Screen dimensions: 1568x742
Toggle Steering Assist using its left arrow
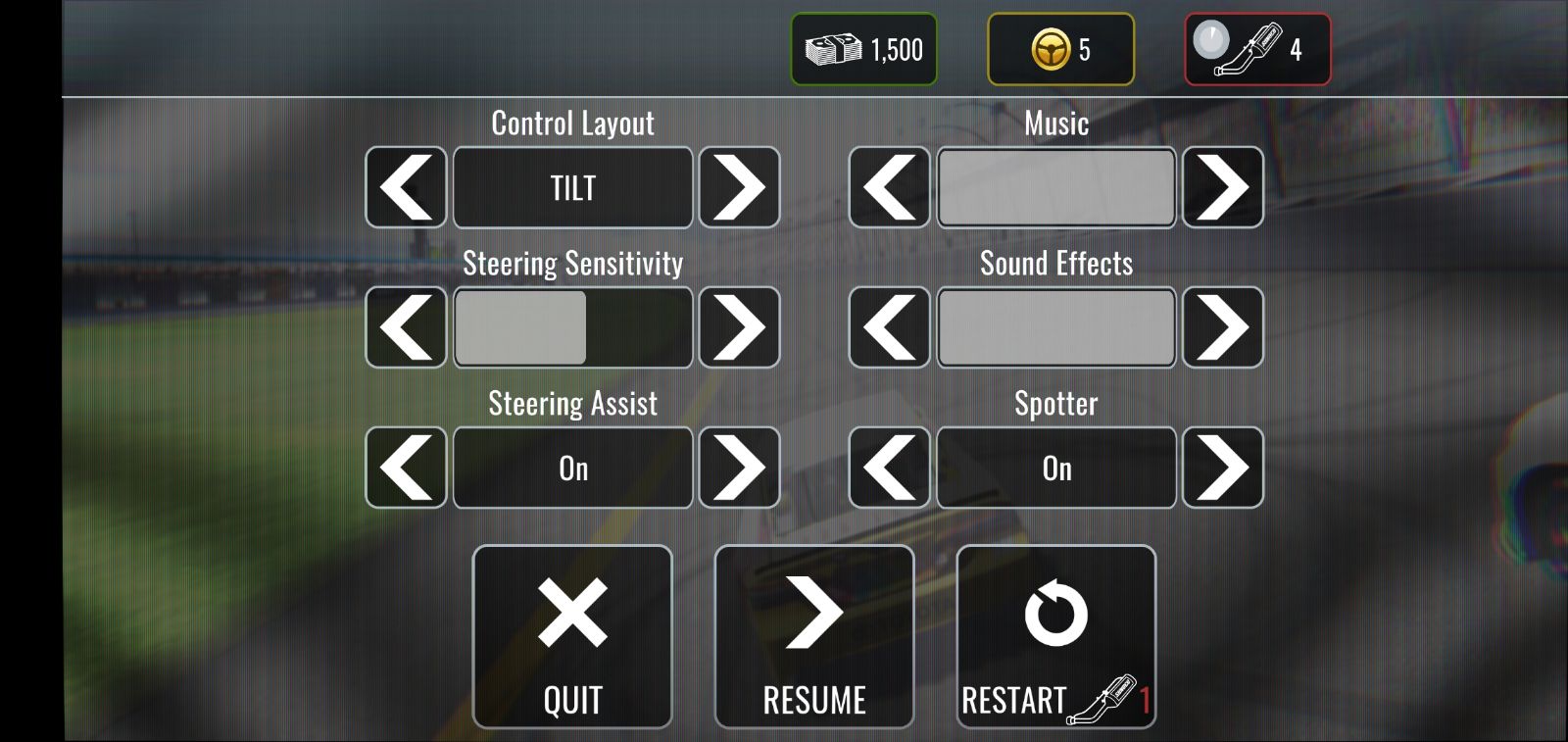tap(406, 468)
